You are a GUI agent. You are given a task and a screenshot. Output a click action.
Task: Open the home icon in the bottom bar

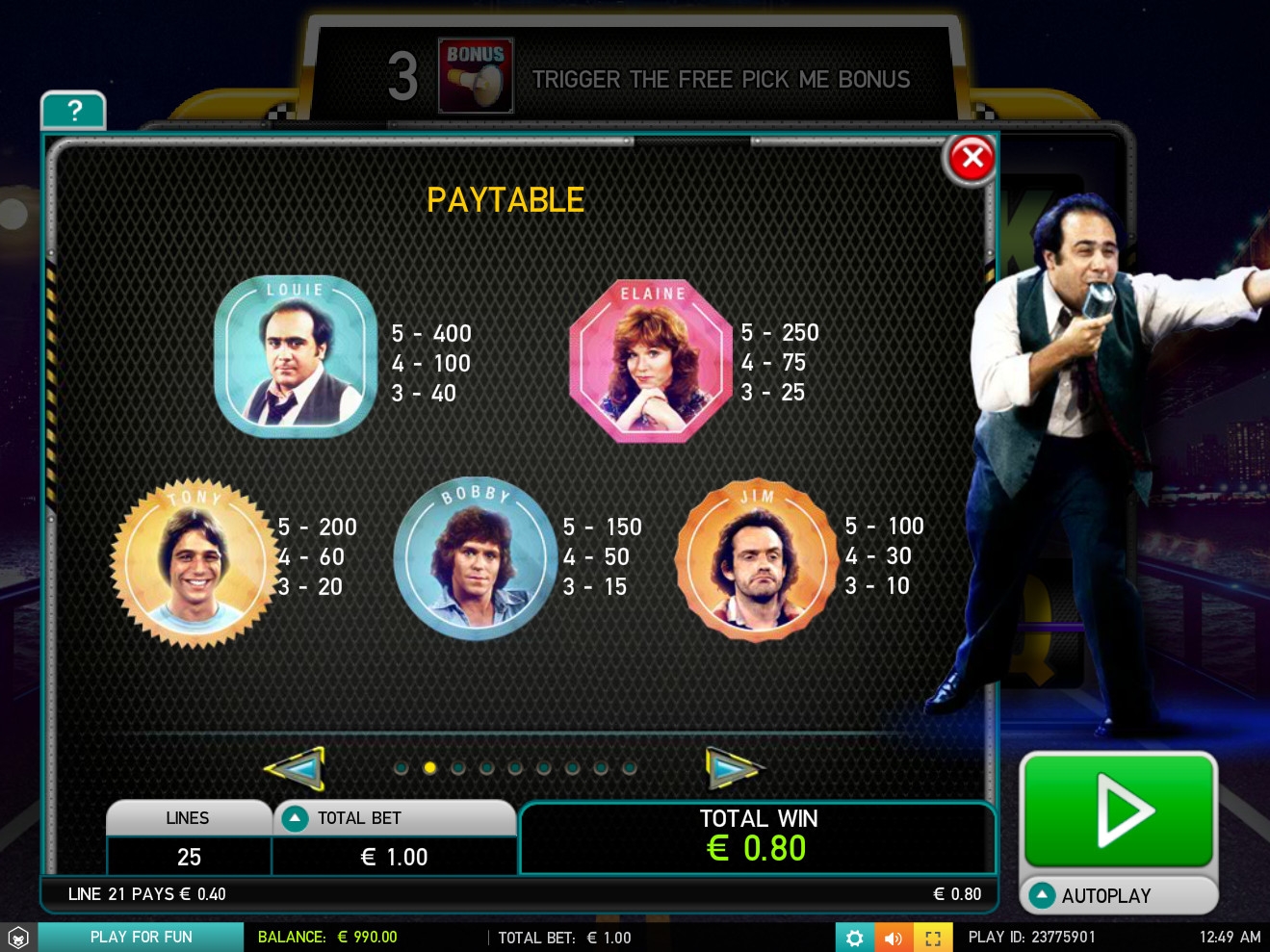point(18,938)
